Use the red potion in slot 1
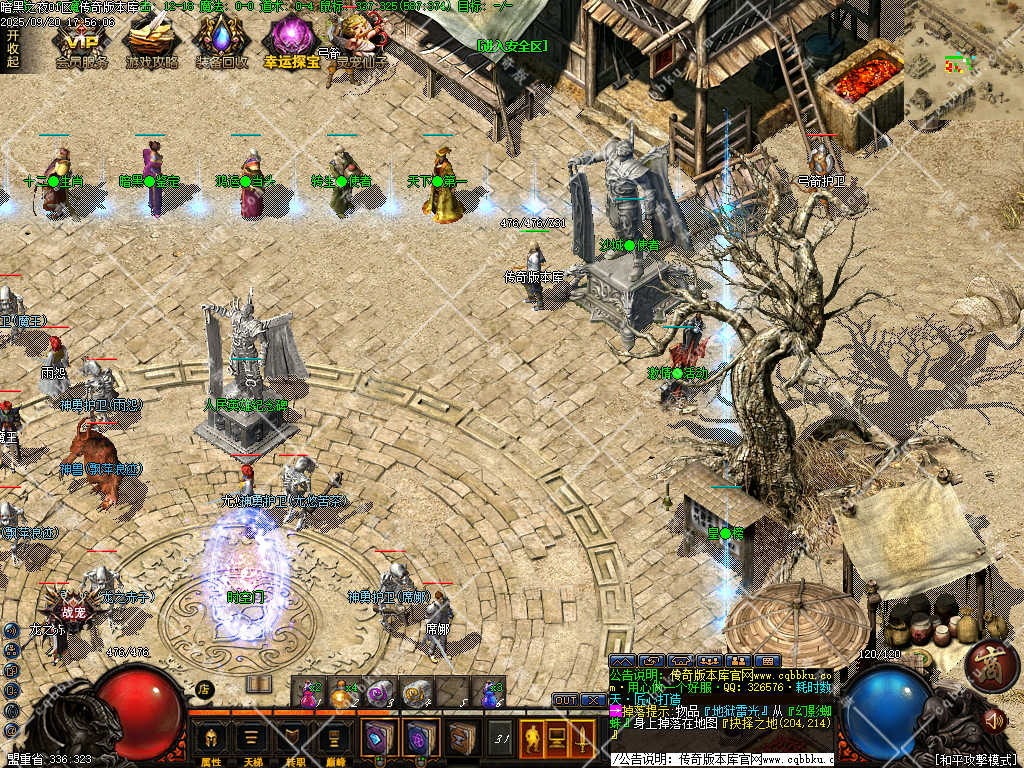 tap(307, 691)
